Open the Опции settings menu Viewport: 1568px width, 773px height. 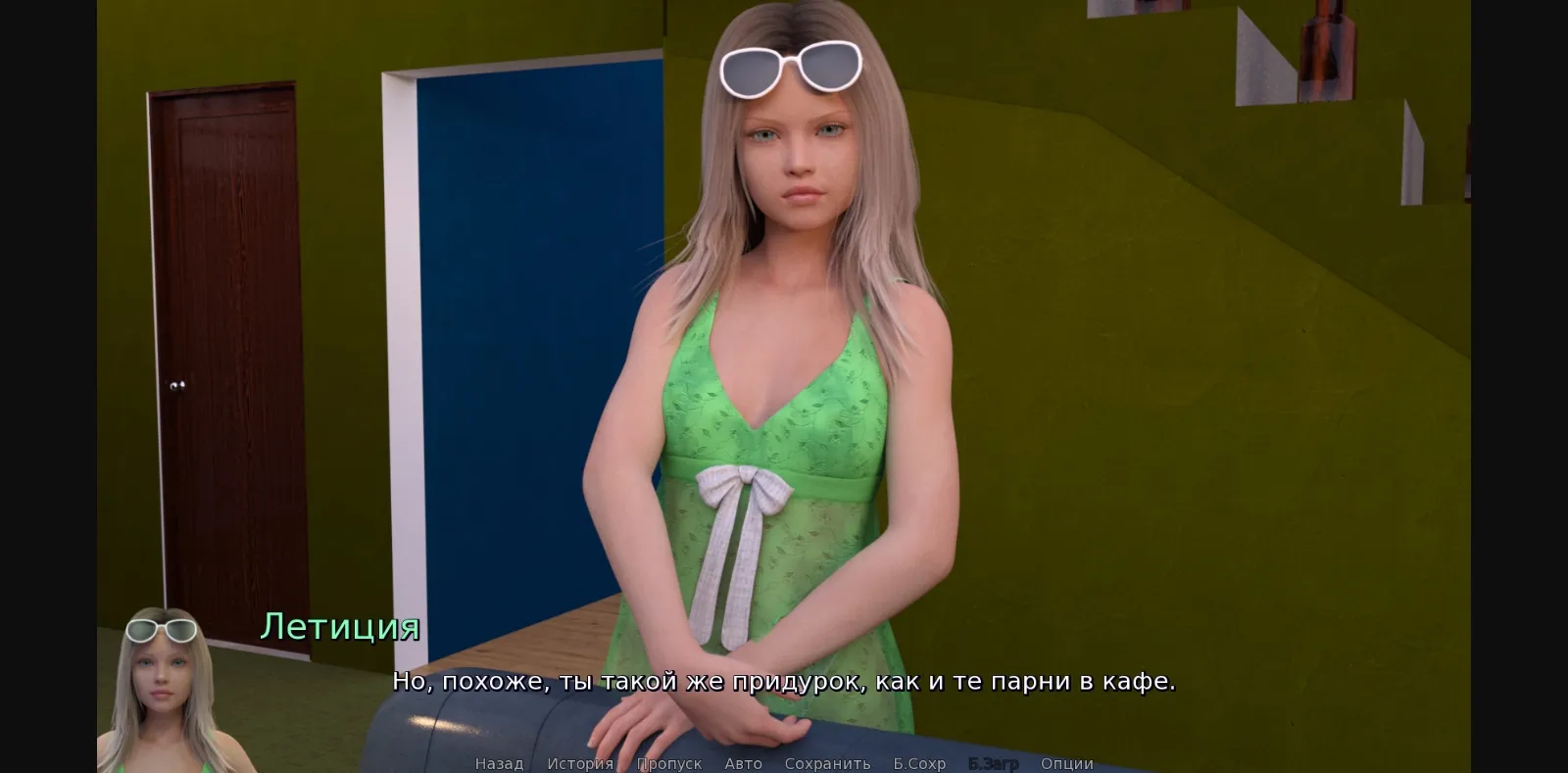click(1066, 763)
